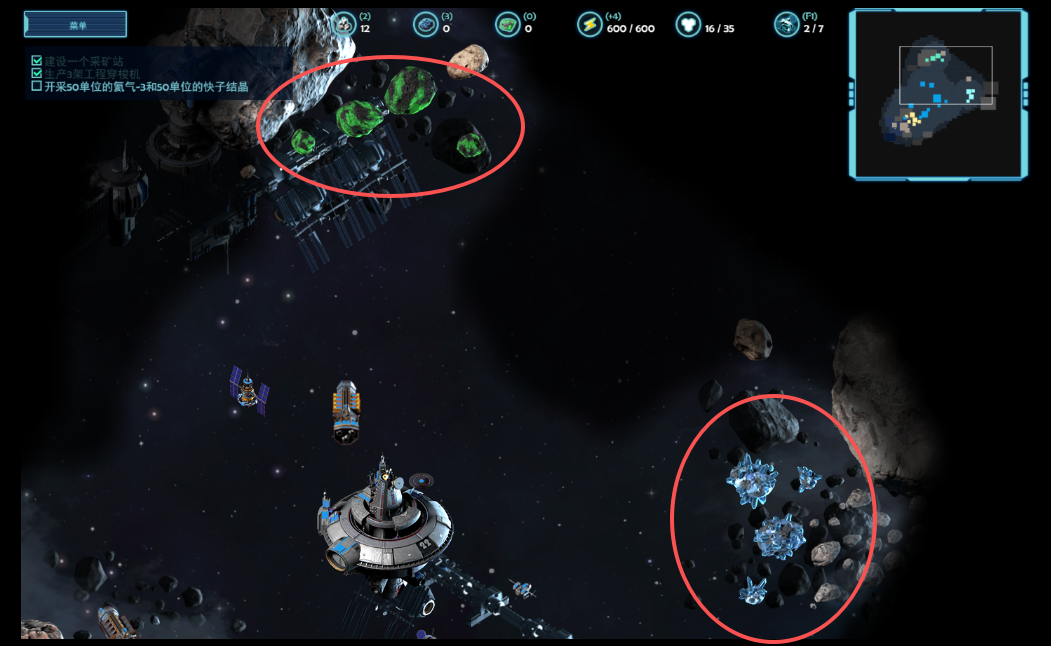Click the unfinished 开采50单位 objective
The image size is (1051, 646).
click(x=146, y=87)
